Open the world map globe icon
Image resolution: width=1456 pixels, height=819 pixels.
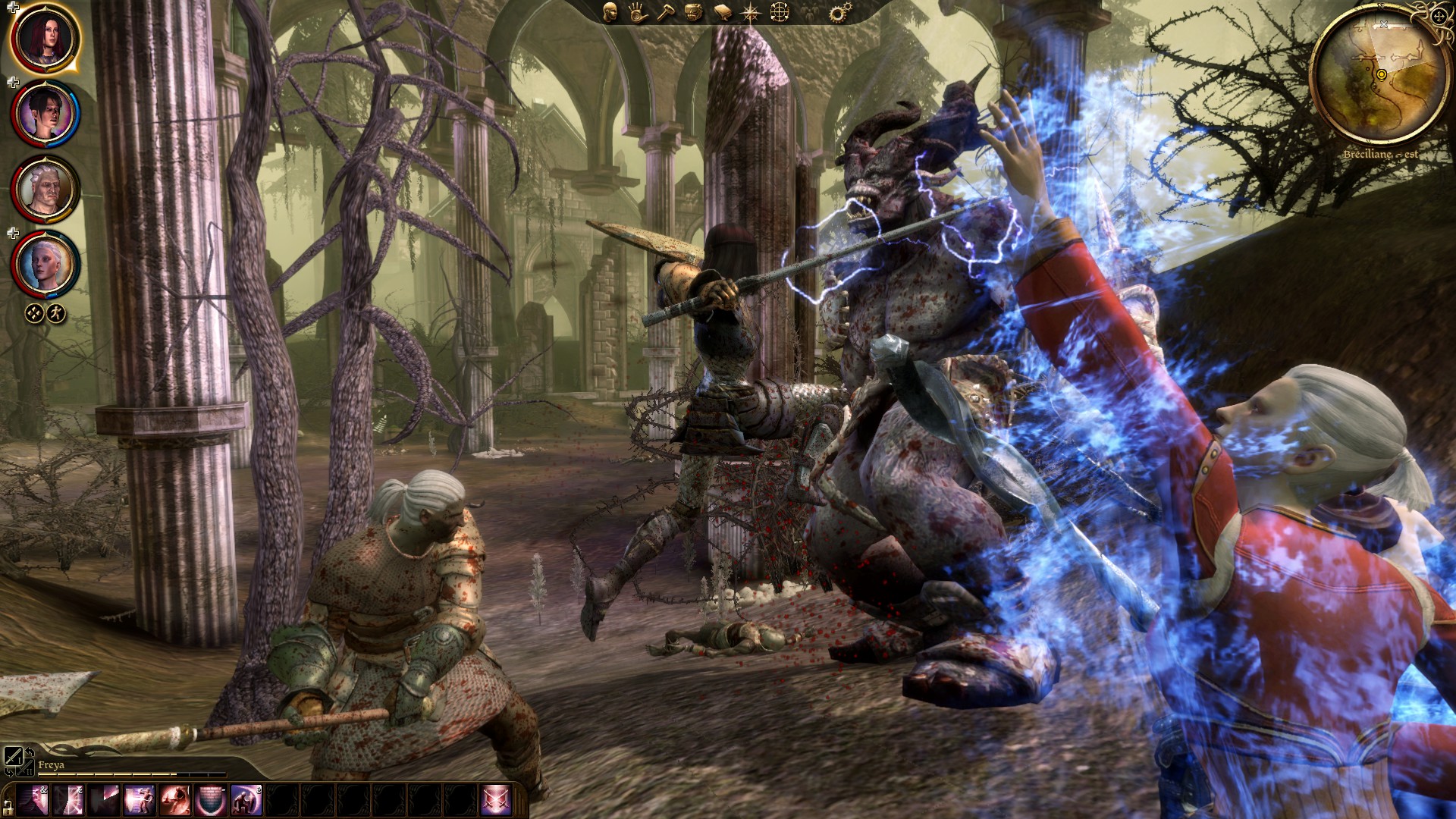[x=780, y=14]
